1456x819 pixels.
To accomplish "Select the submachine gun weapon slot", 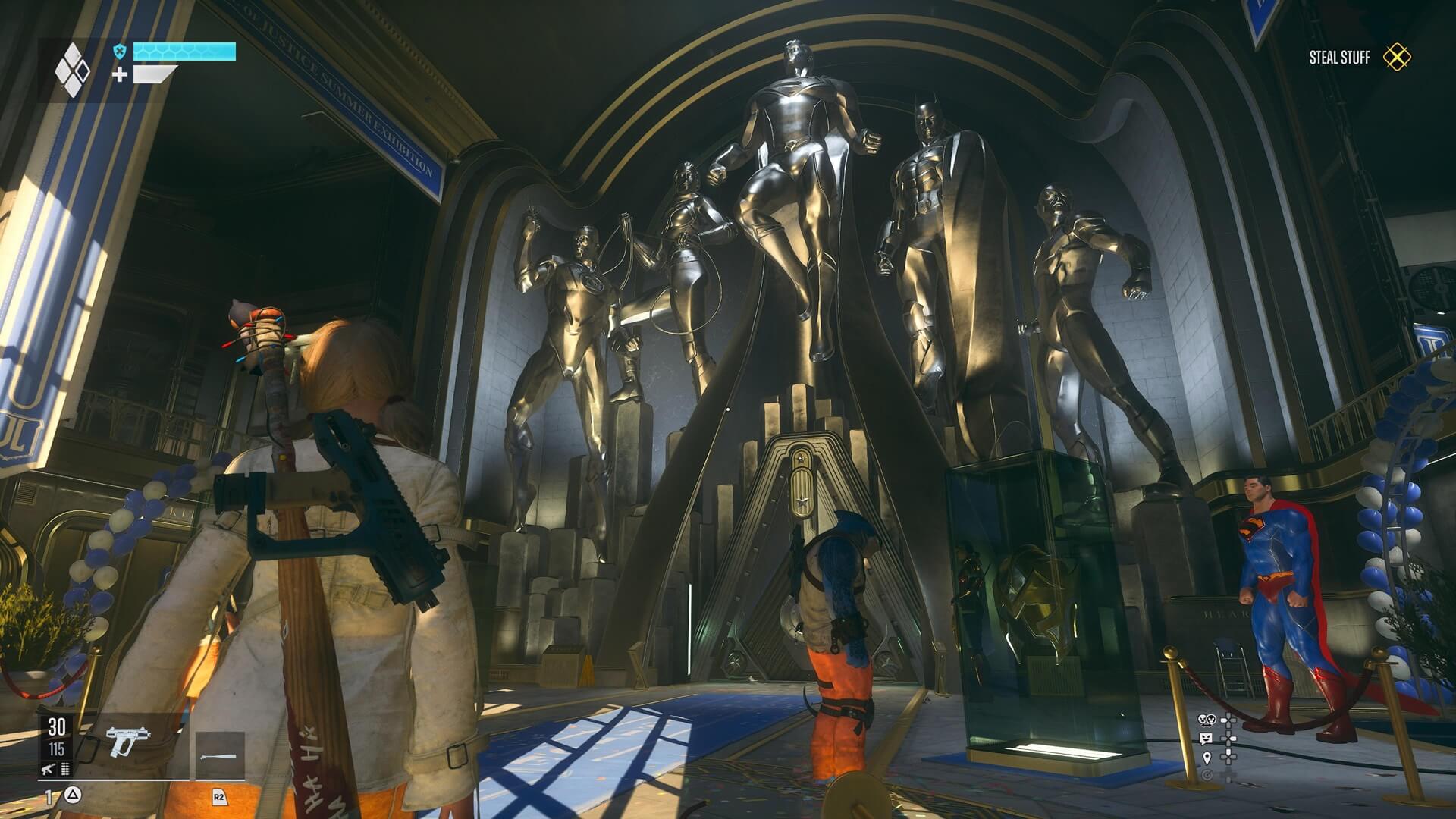I will (x=127, y=742).
